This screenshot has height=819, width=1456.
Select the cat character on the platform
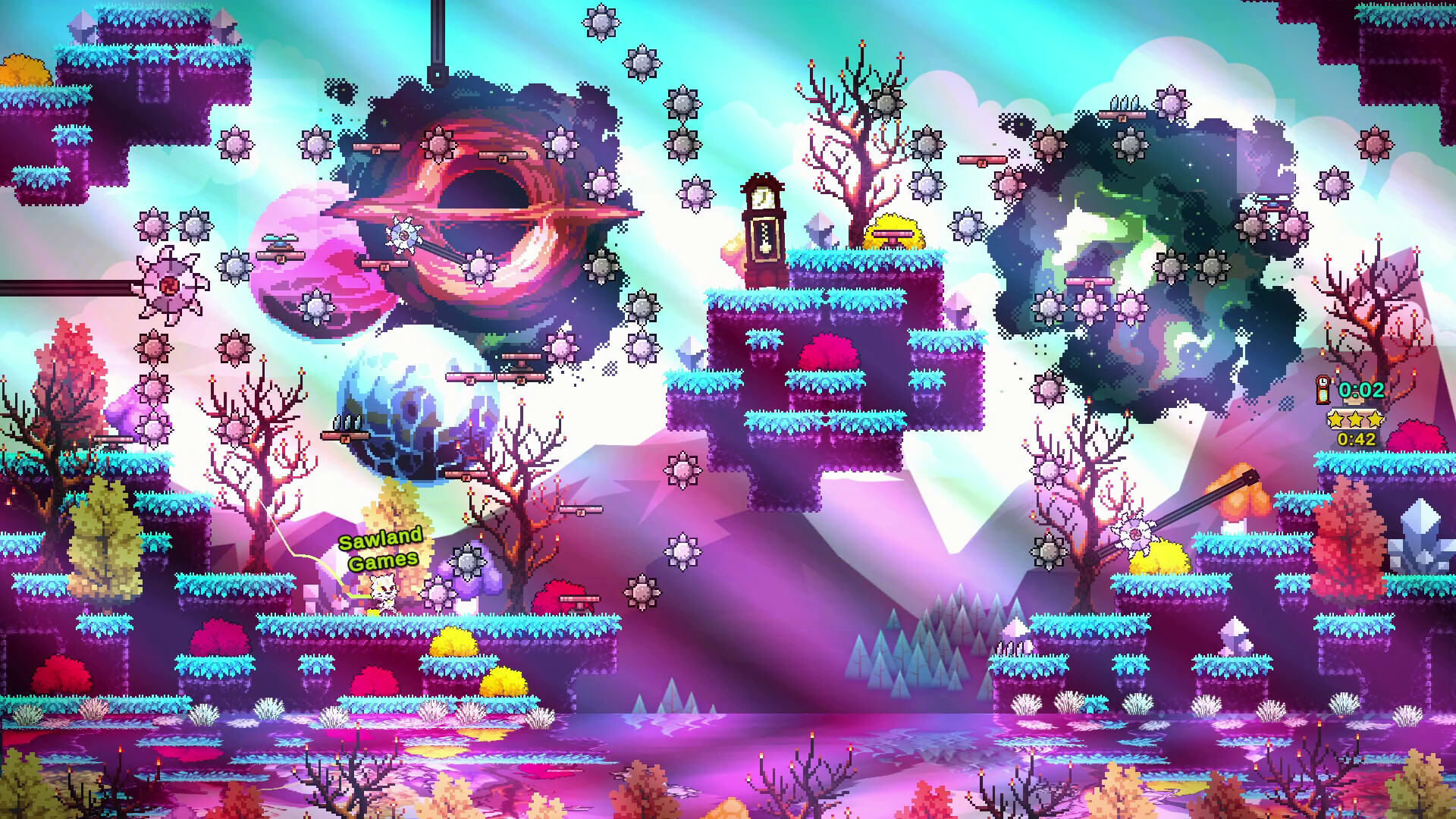pos(382,593)
